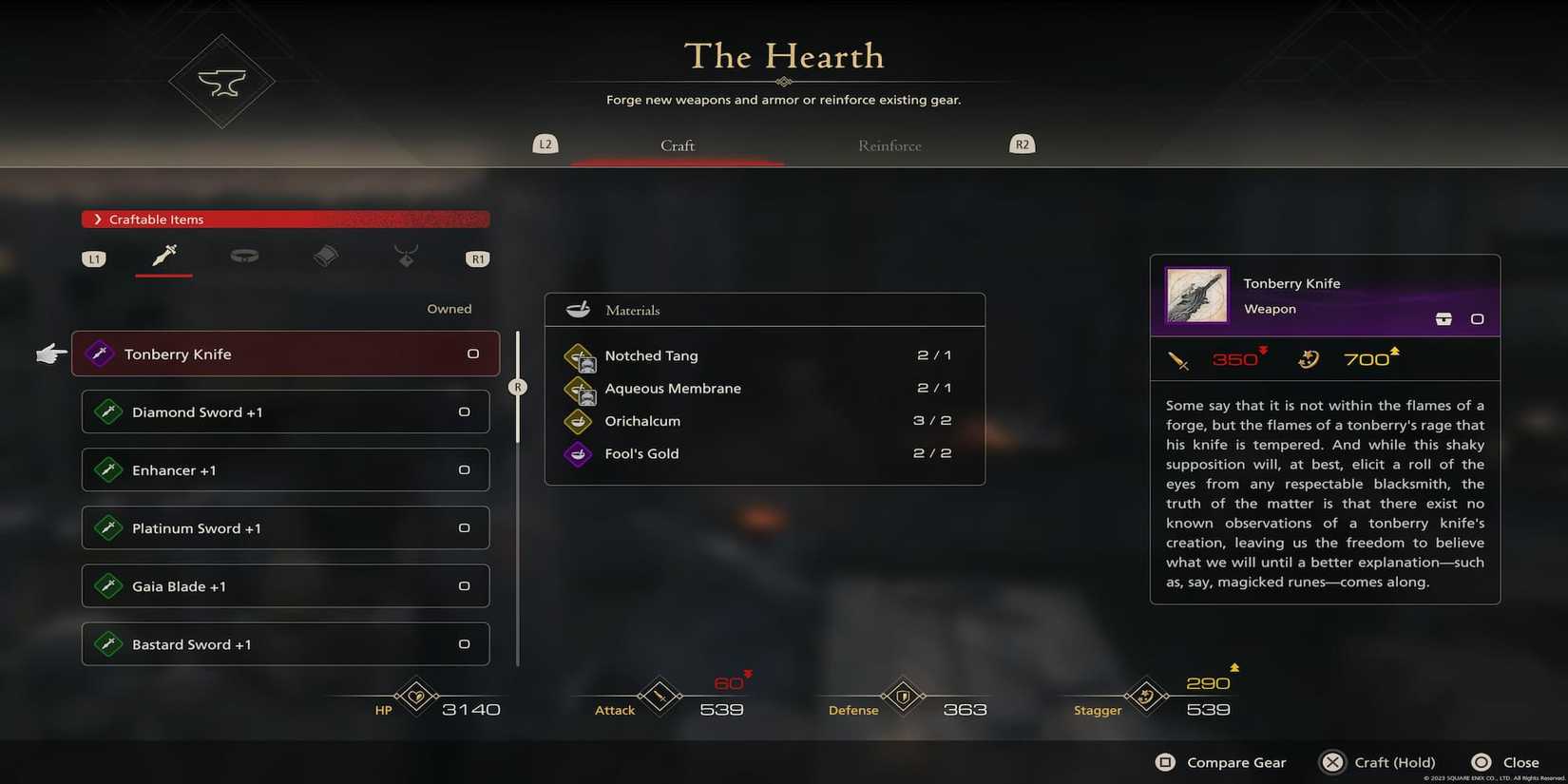Click the anvil emblem above The Hearth title
This screenshot has width=1568, height=784.
click(x=221, y=81)
